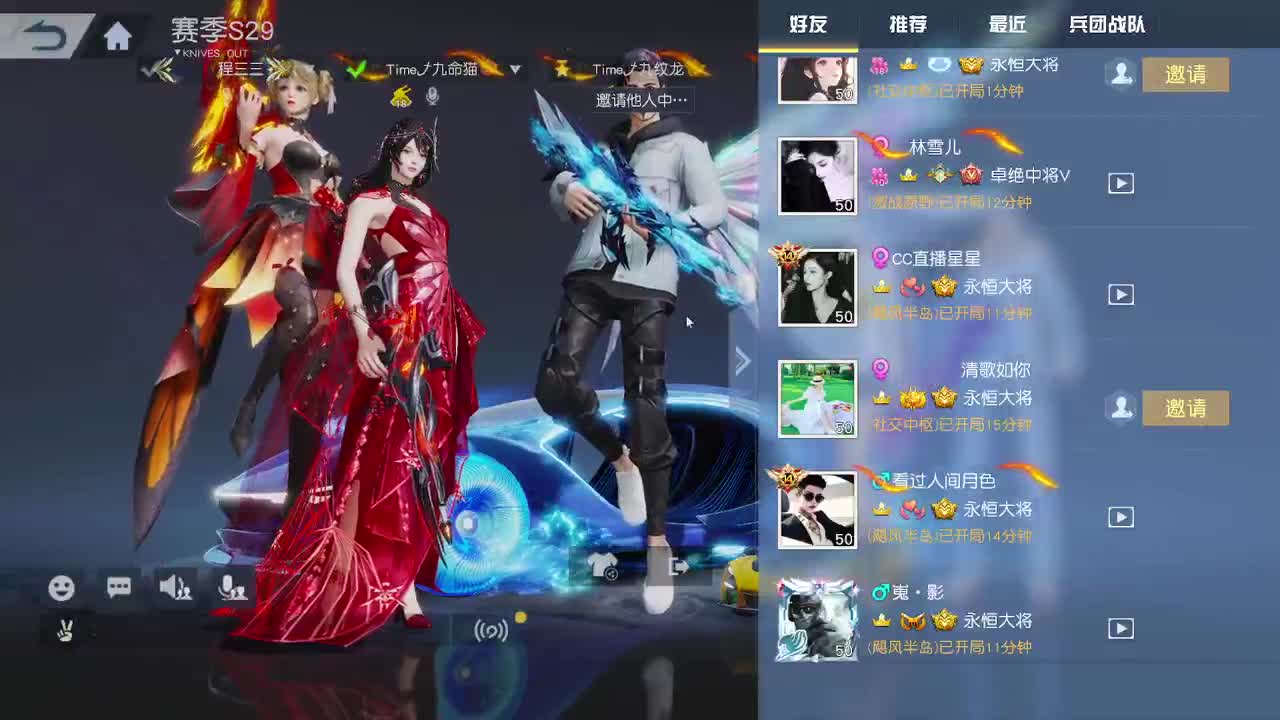Expand the dropdown arrow next to Time丿九命猫

coord(516,70)
